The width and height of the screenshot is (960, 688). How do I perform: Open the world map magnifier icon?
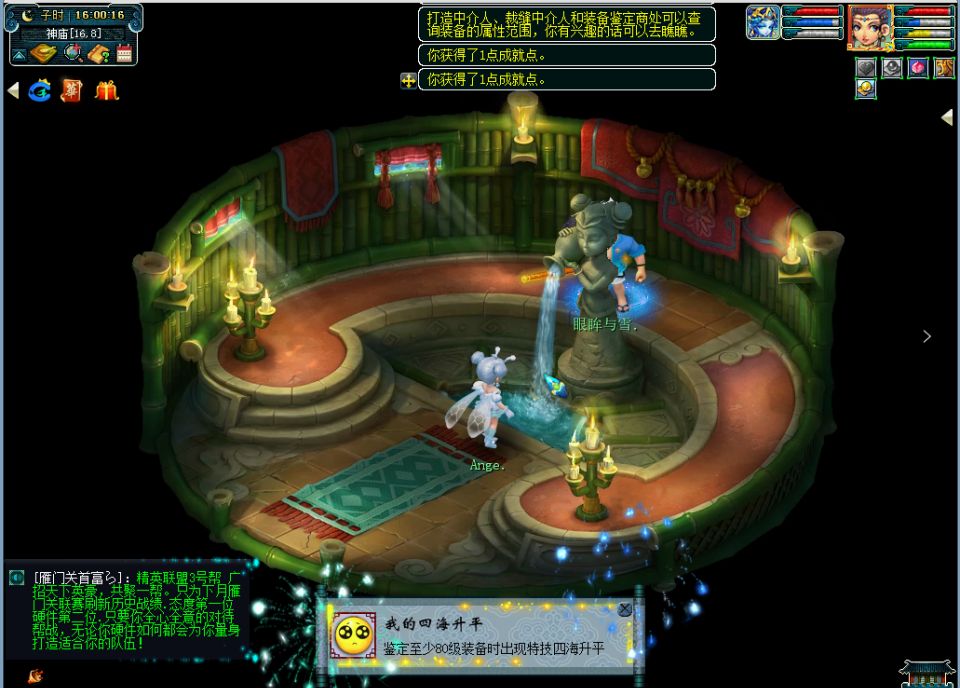pyautogui.click(x=73, y=54)
